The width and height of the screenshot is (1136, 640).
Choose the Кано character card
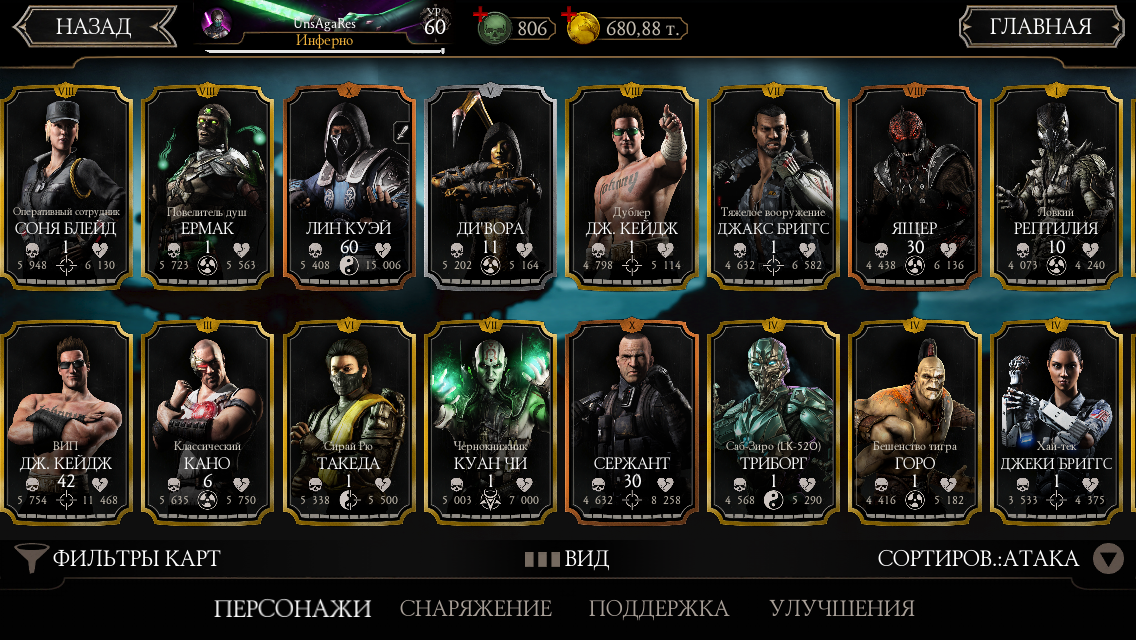(x=208, y=420)
